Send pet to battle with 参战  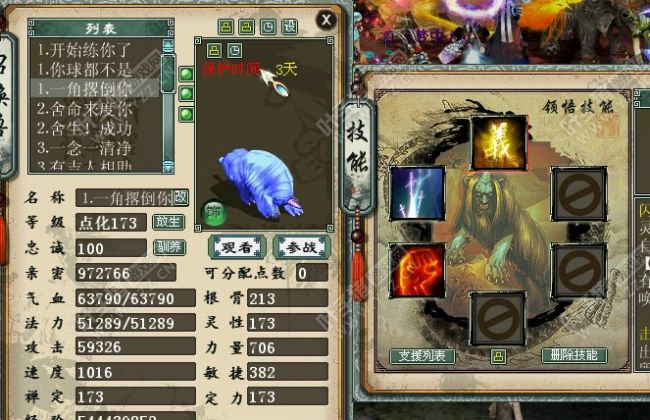point(301,247)
